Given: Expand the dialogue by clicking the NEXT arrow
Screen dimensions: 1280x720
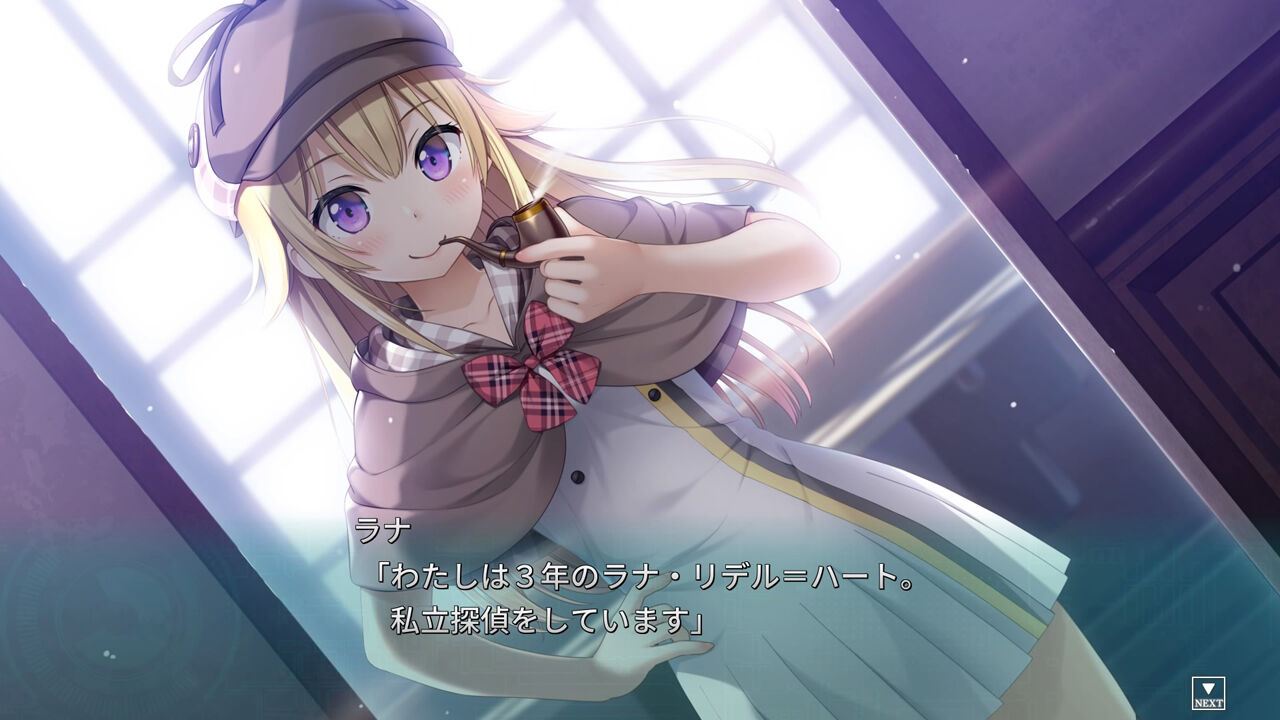Looking at the screenshot, I should pos(1208,688).
